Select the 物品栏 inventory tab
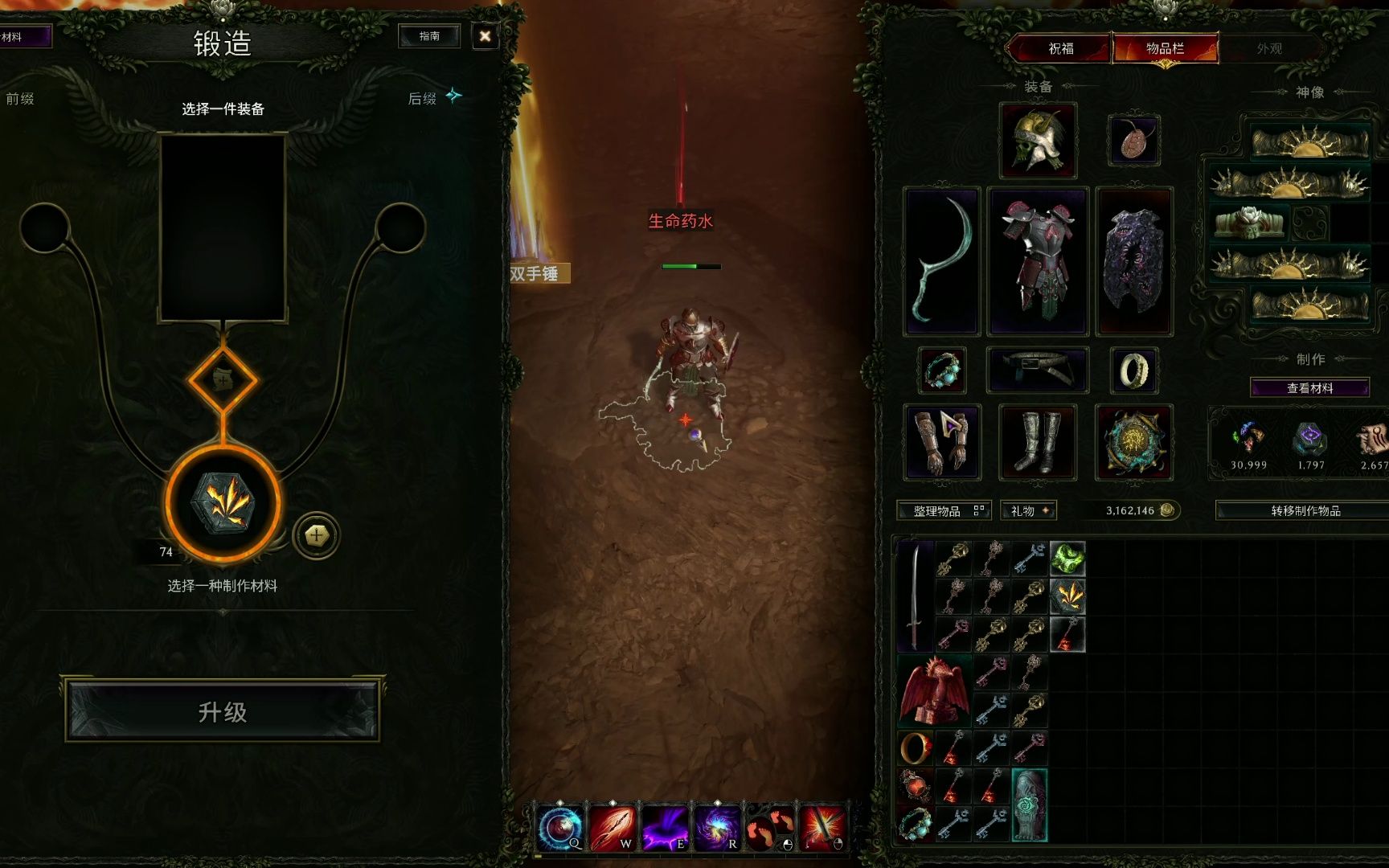The height and width of the screenshot is (868, 1389). pyautogui.click(x=1165, y=48)
